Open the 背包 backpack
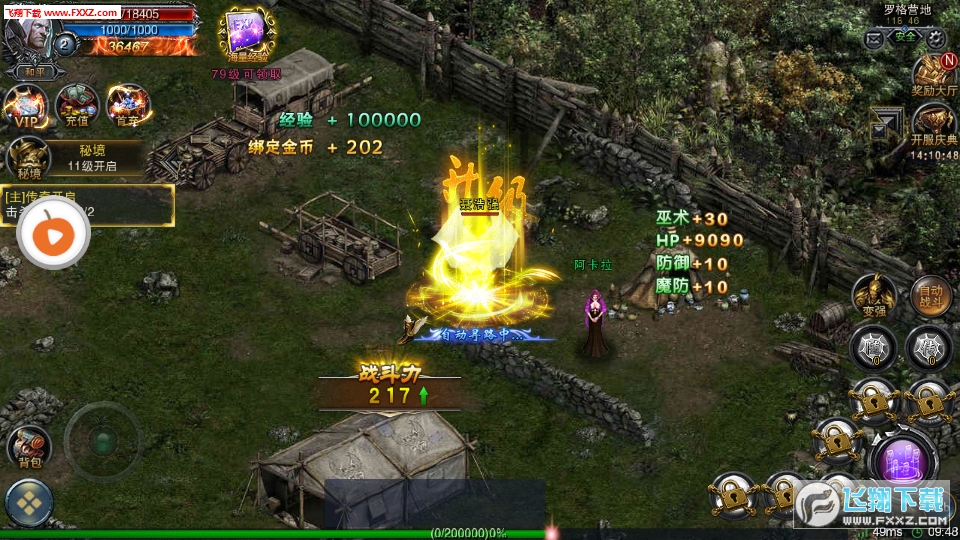Screen dimensions: 960x540 point(29,447)
